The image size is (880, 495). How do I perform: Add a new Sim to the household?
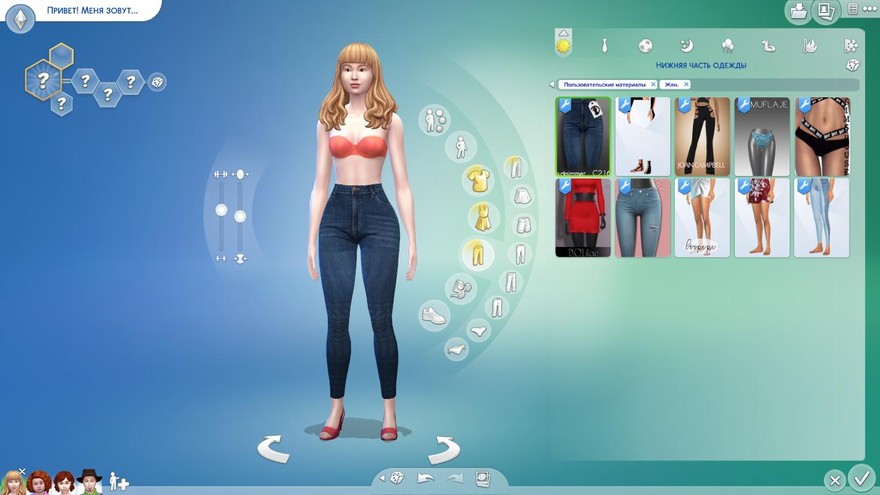pos(119,481)
